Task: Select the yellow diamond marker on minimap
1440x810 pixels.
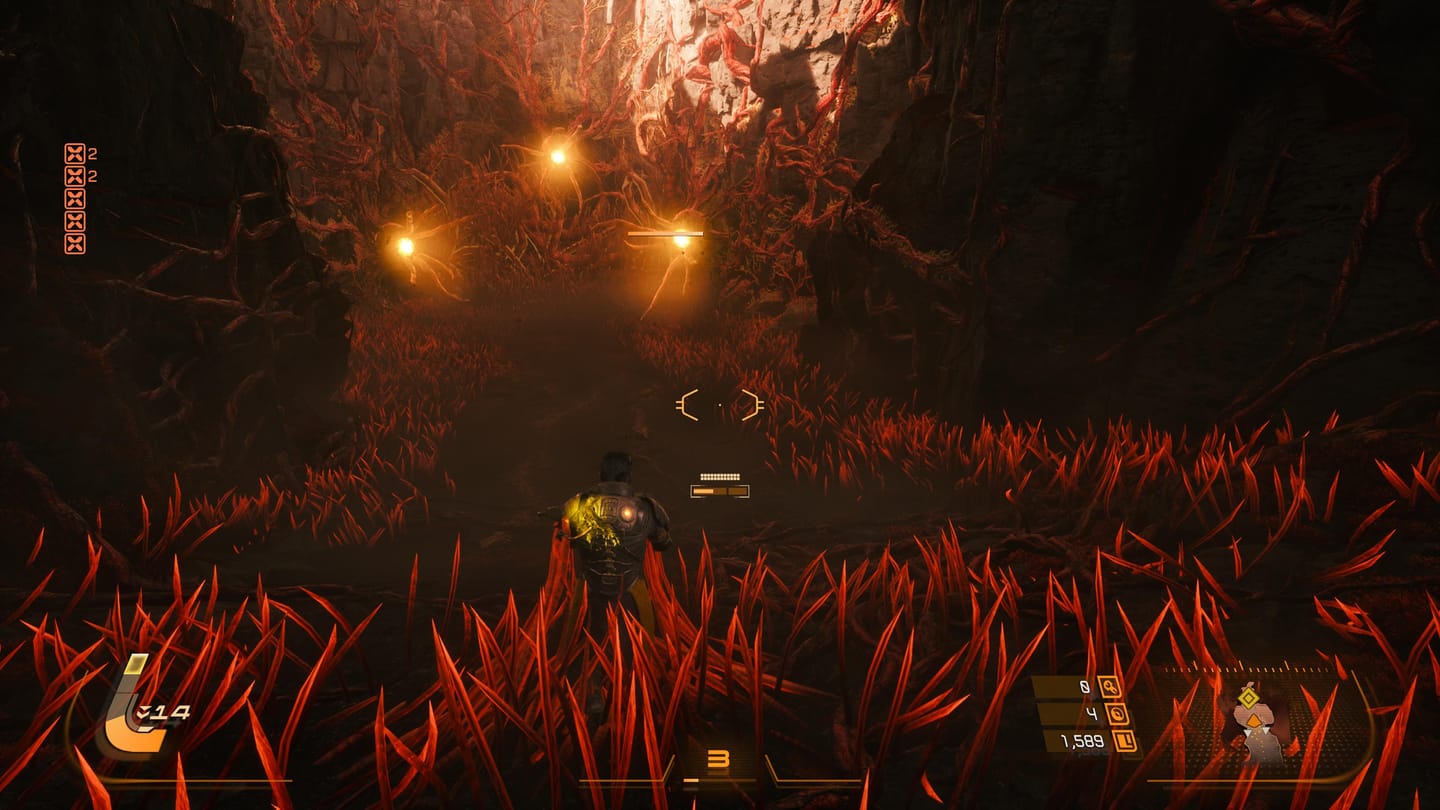Action: [1248, 697]
